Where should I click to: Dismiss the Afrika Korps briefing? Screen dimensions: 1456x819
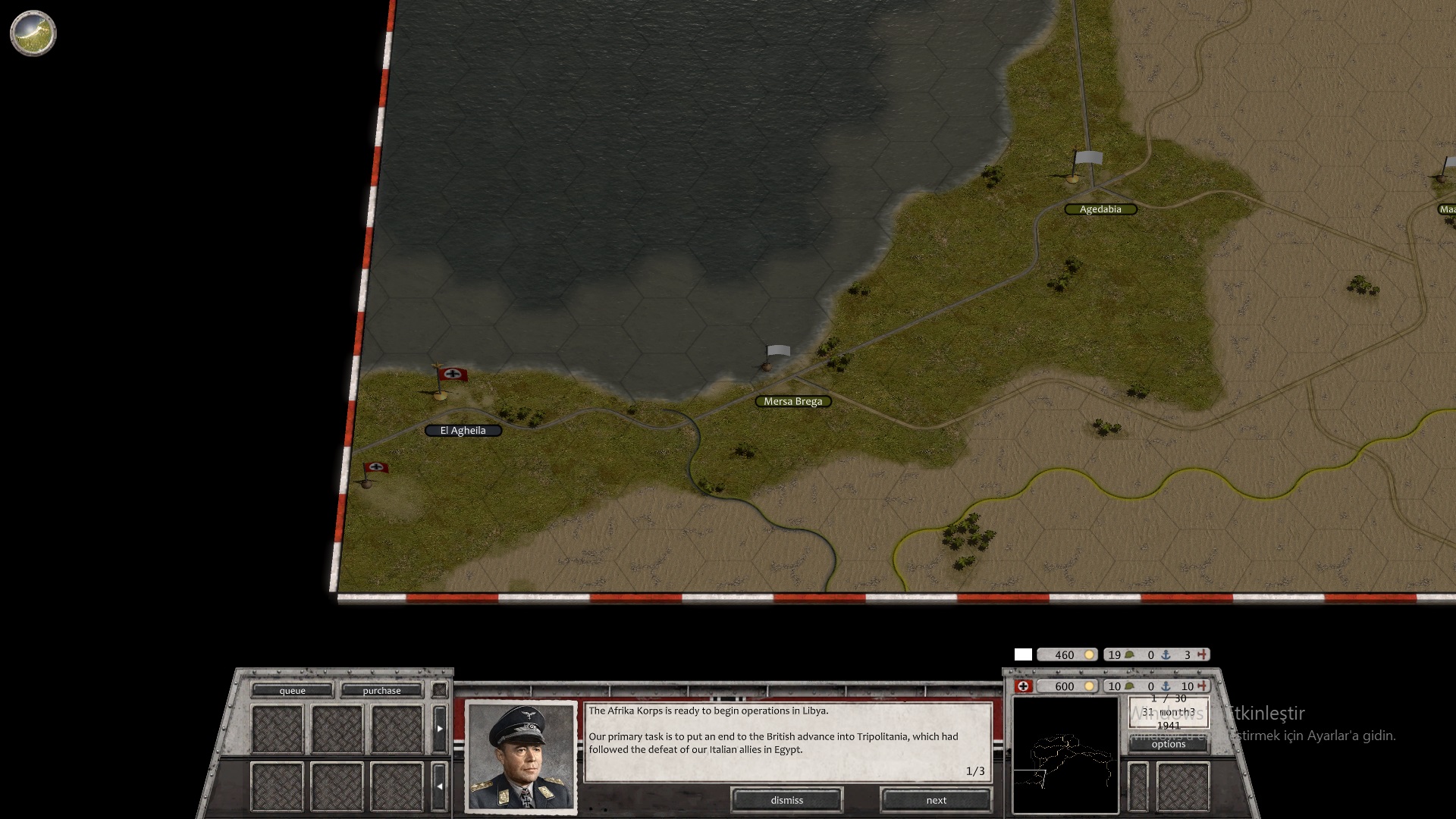pyautogui.click(x=786, y=800)
